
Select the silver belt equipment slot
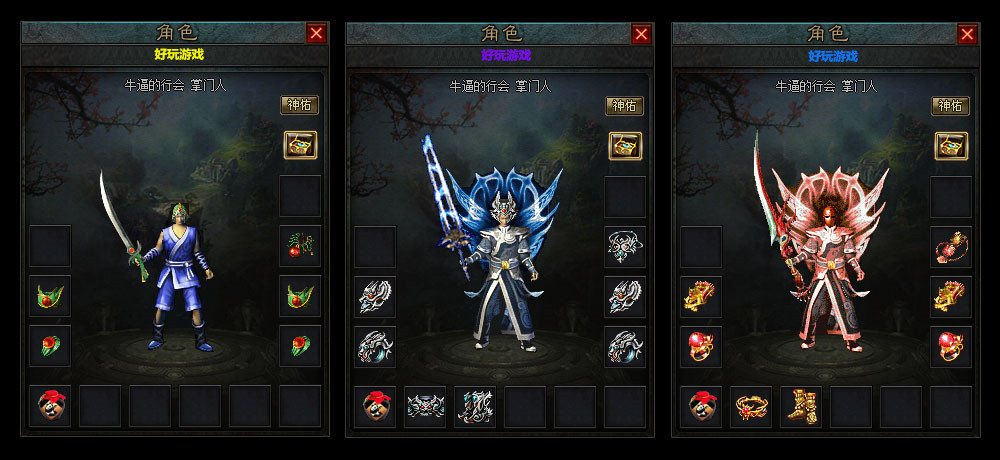pyautogui.click(x=425, y=407)
